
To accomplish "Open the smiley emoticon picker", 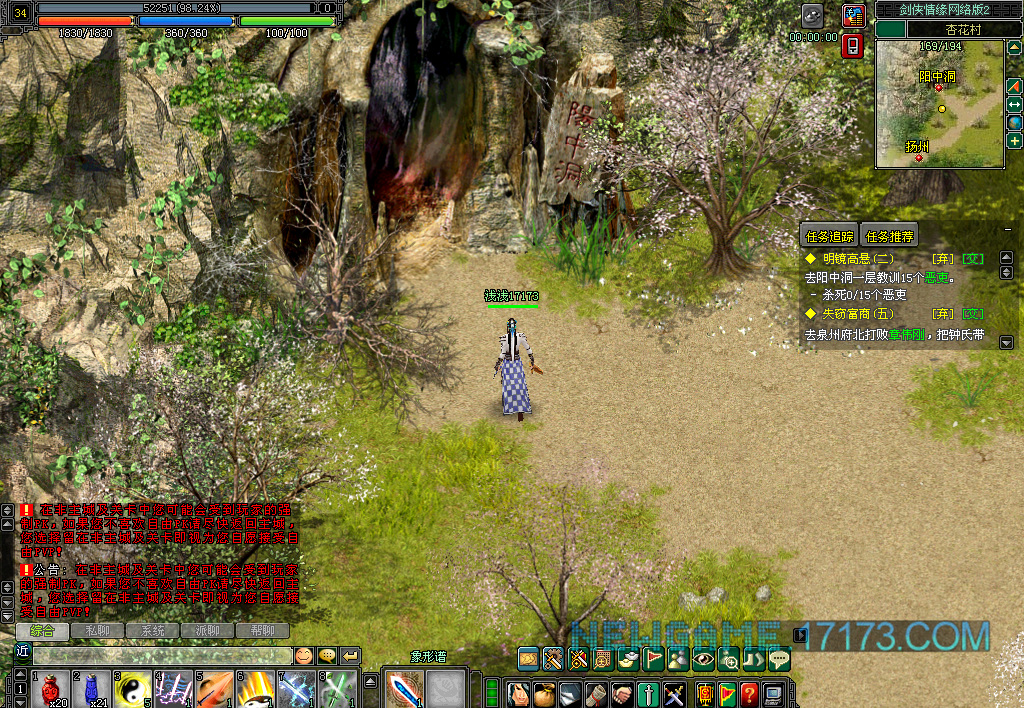I will (x=302, y=656).
